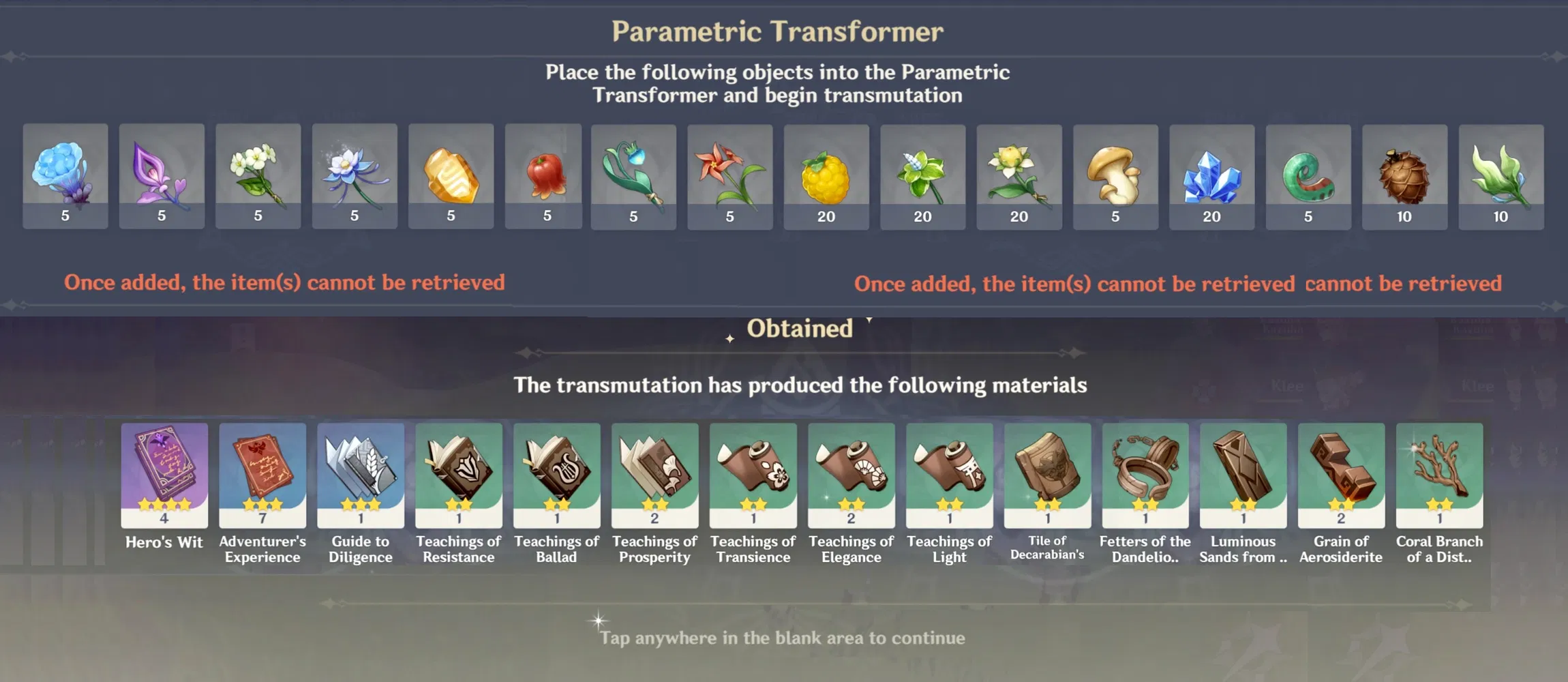Click the purple Violetgrass ingredient slot
This screenshot has height=682, width=1568.
pos(162,176)
